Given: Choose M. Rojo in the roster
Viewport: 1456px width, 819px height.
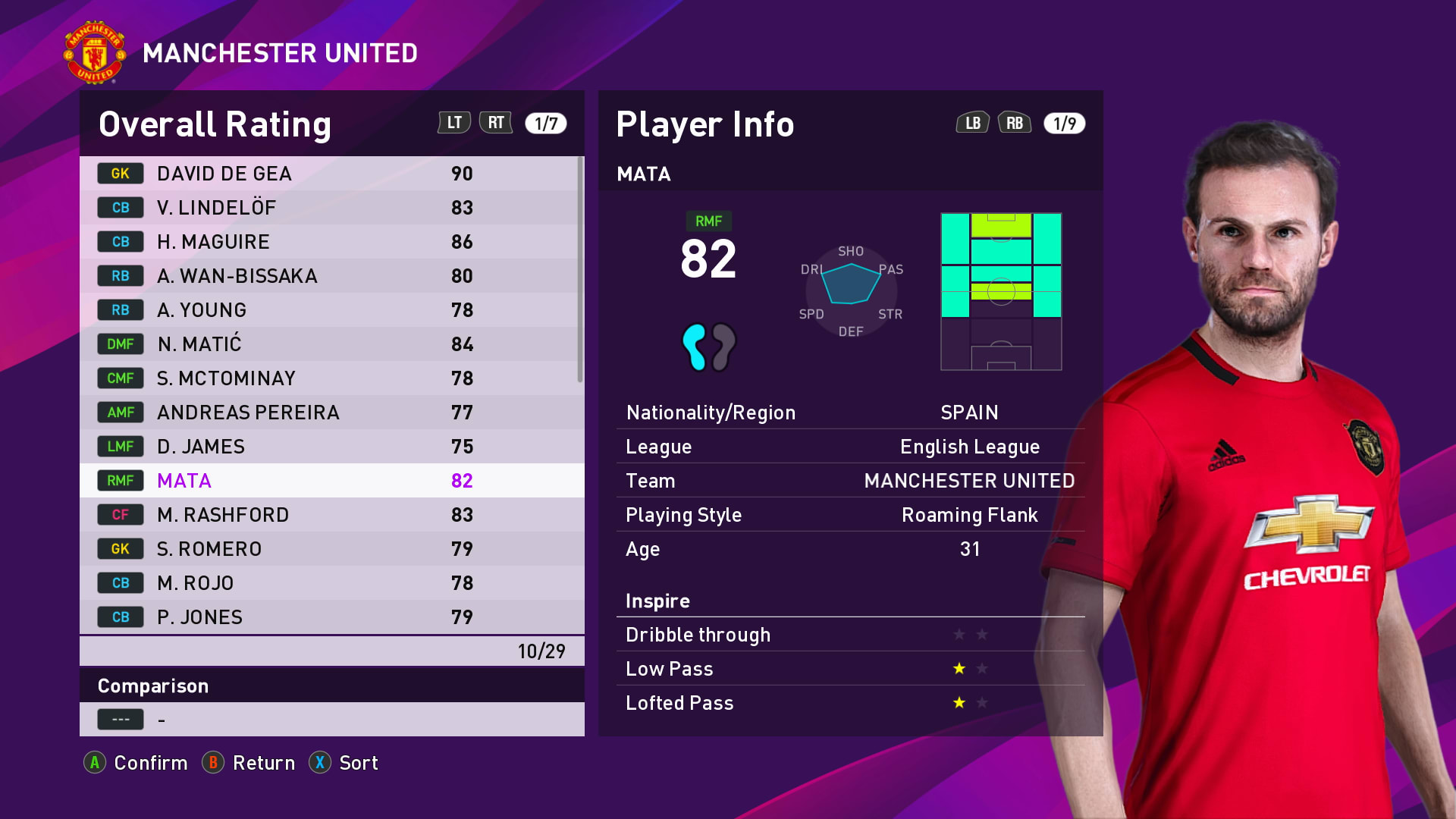Looking at the screenshot, I should (x=331, y=583).
